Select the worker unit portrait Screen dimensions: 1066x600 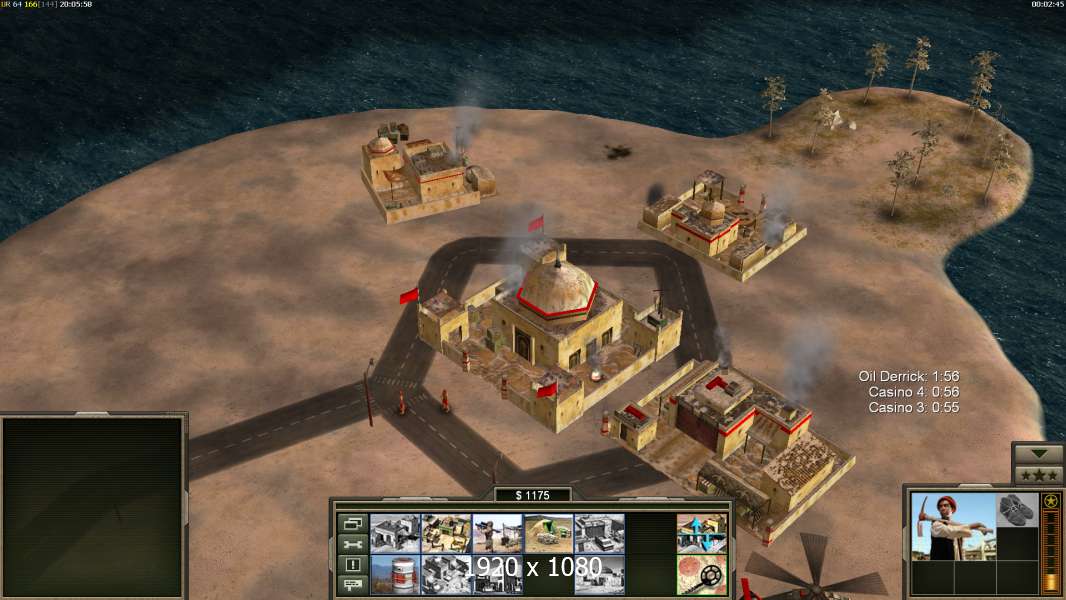coord(953,526)
